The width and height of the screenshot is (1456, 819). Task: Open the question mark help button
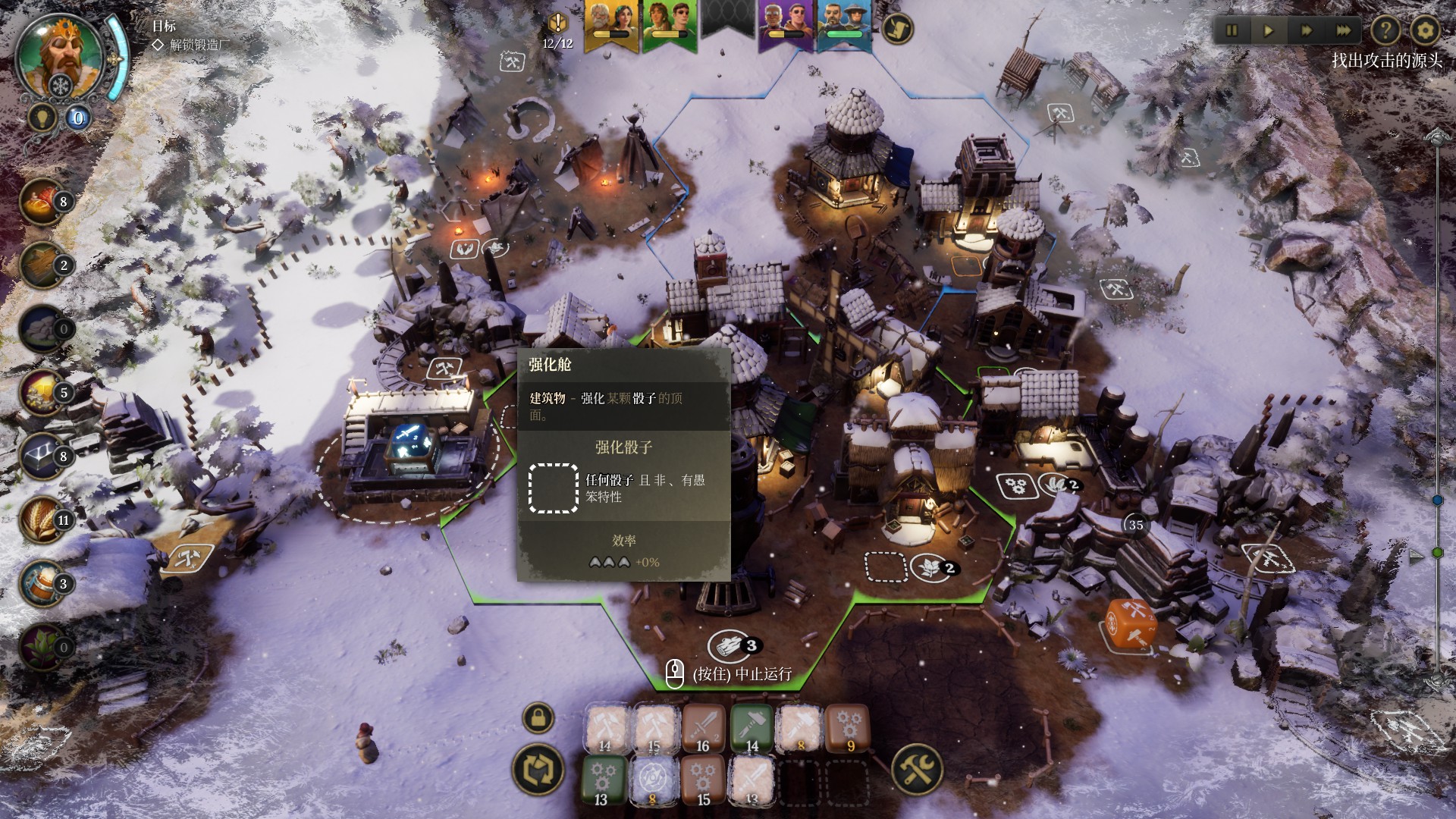click(1385, 31)
